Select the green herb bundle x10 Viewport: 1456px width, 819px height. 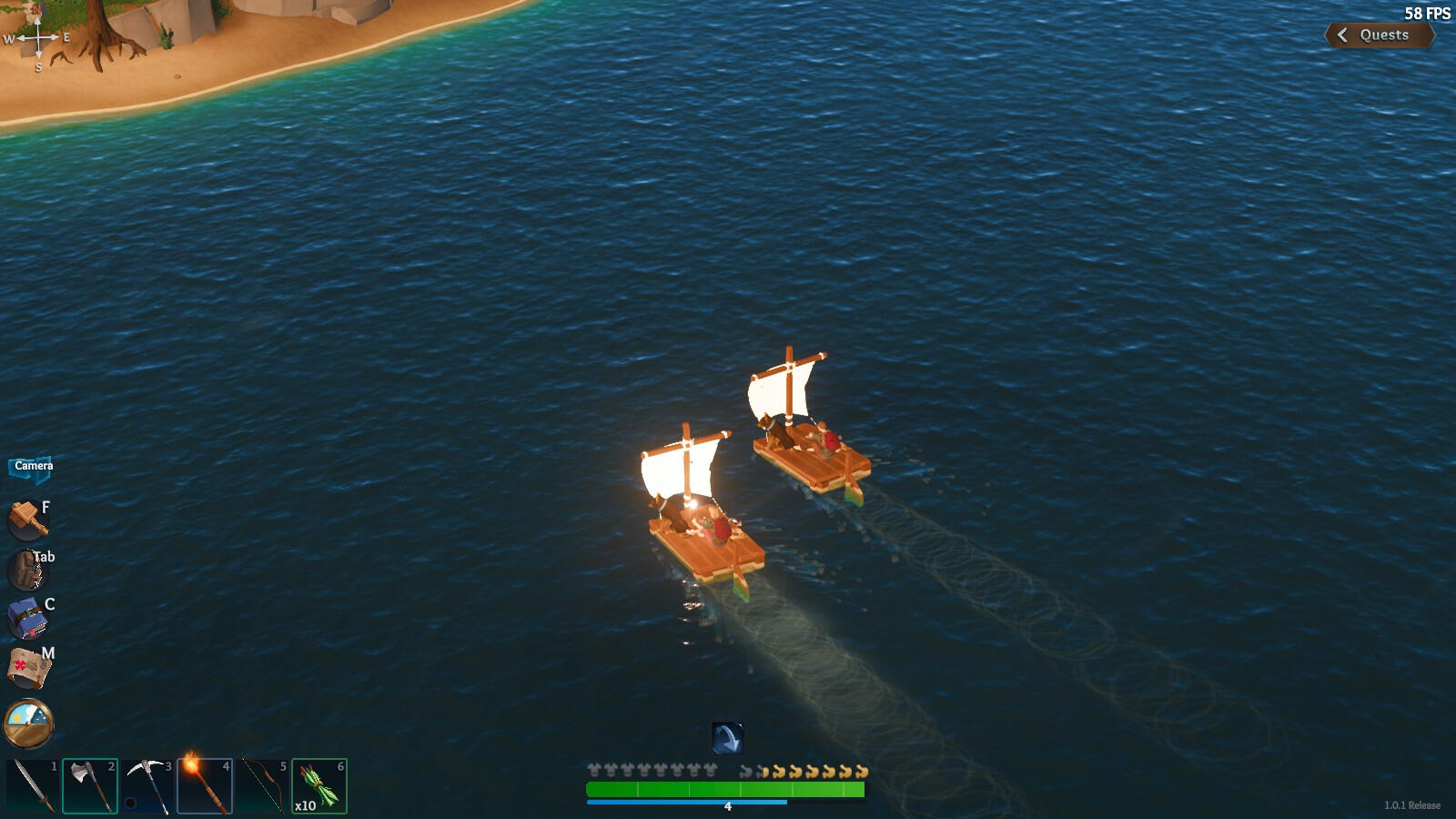[319, 785]
